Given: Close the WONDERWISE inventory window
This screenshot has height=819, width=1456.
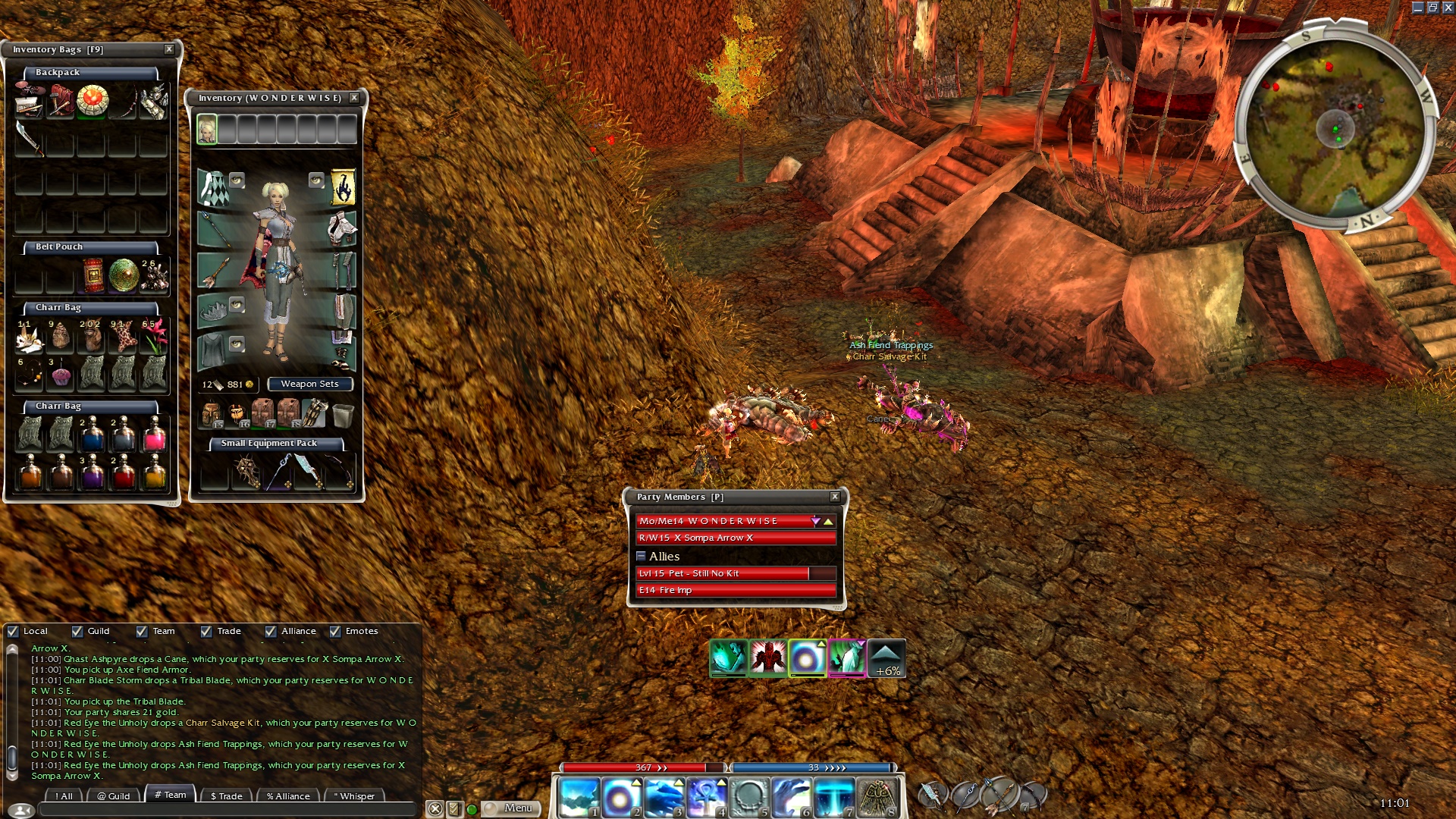Looking at the screenshot, I should pyautogui.click(x=354, y=98).
